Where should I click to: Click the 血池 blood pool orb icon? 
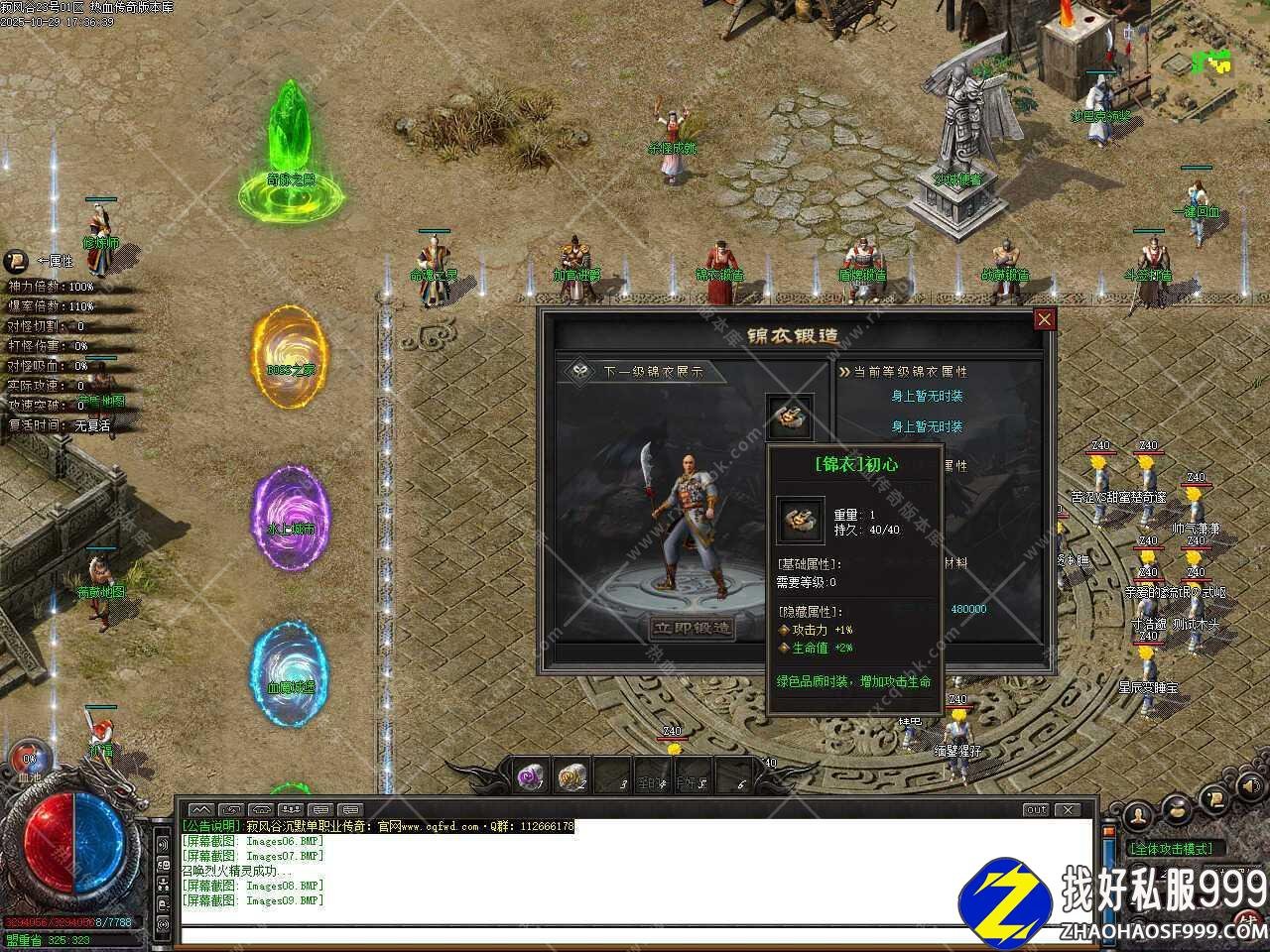(x=28, y=758)
